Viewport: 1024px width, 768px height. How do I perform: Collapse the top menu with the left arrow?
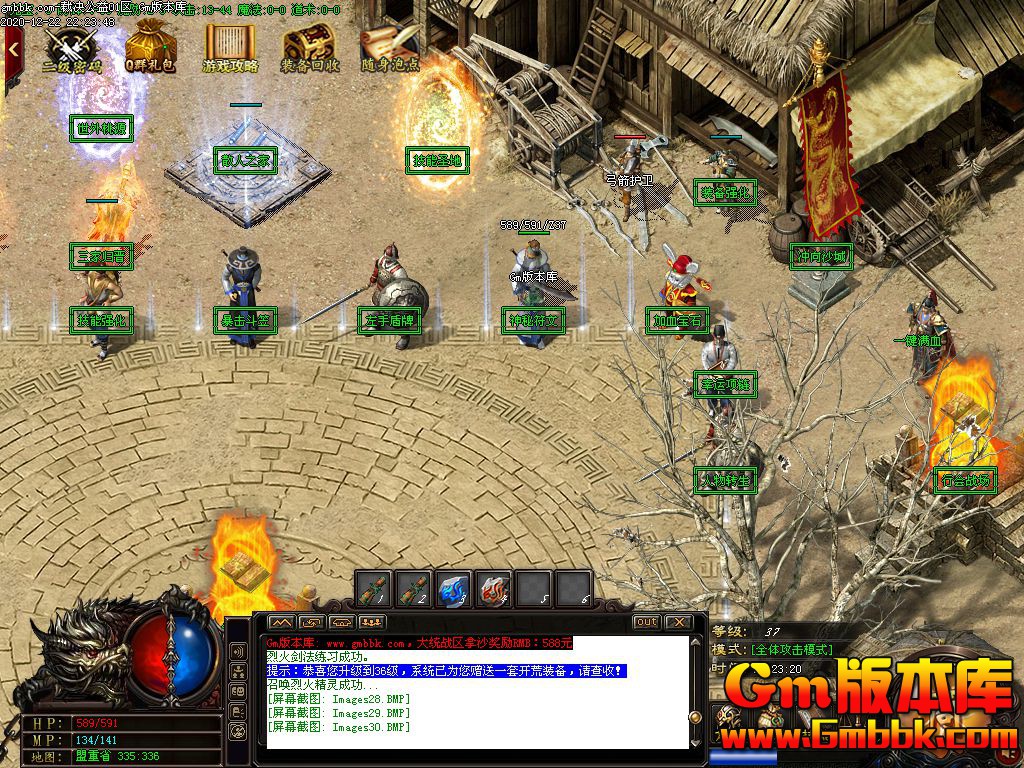coord(13,47)
